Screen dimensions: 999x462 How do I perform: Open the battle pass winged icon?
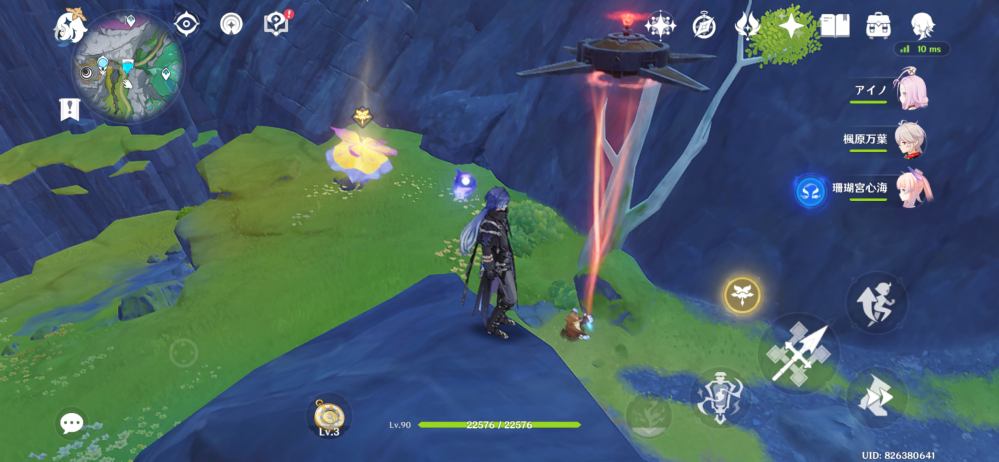[x=748, y=25]
